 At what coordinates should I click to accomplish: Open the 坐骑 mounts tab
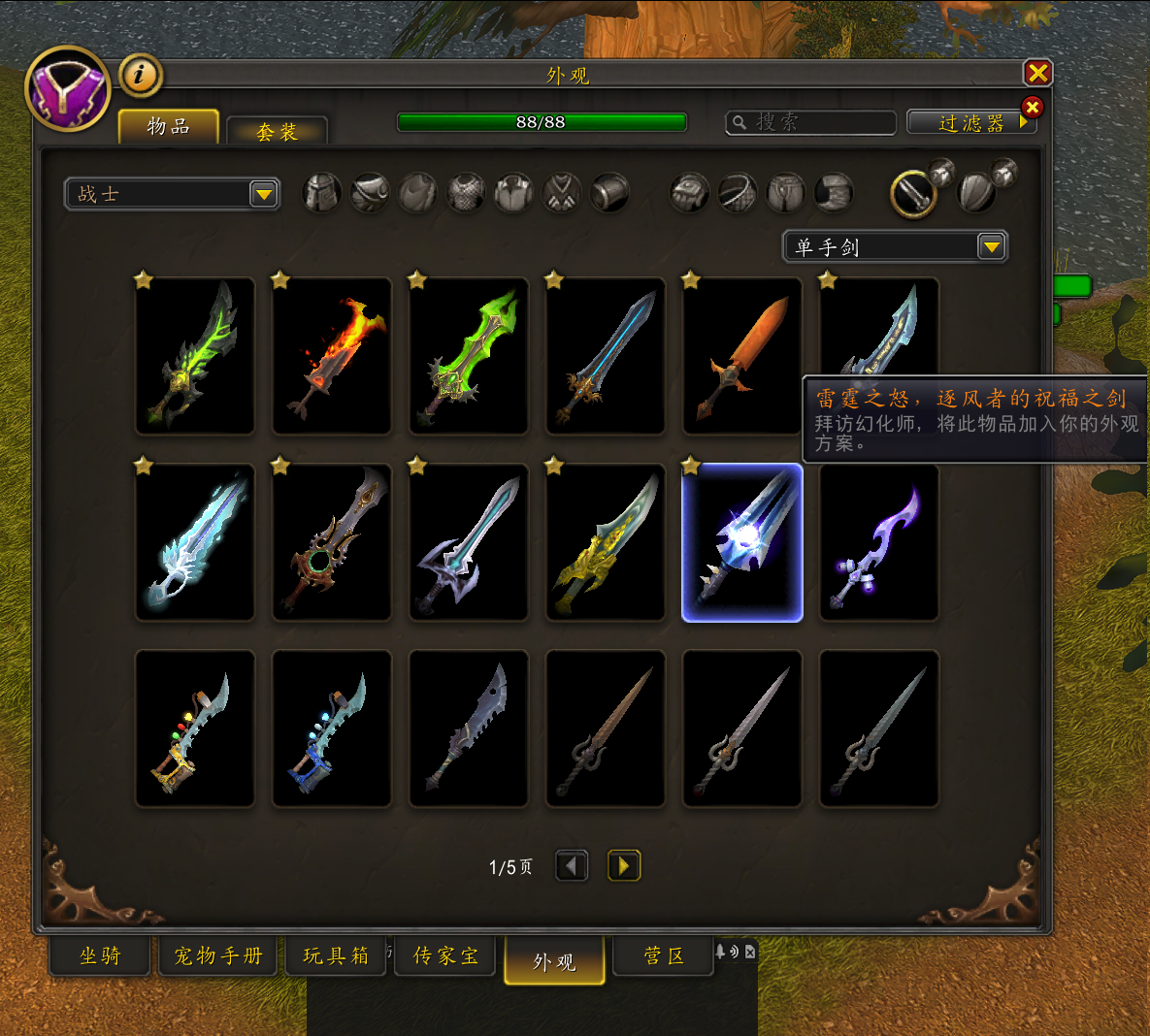[100, 955]
